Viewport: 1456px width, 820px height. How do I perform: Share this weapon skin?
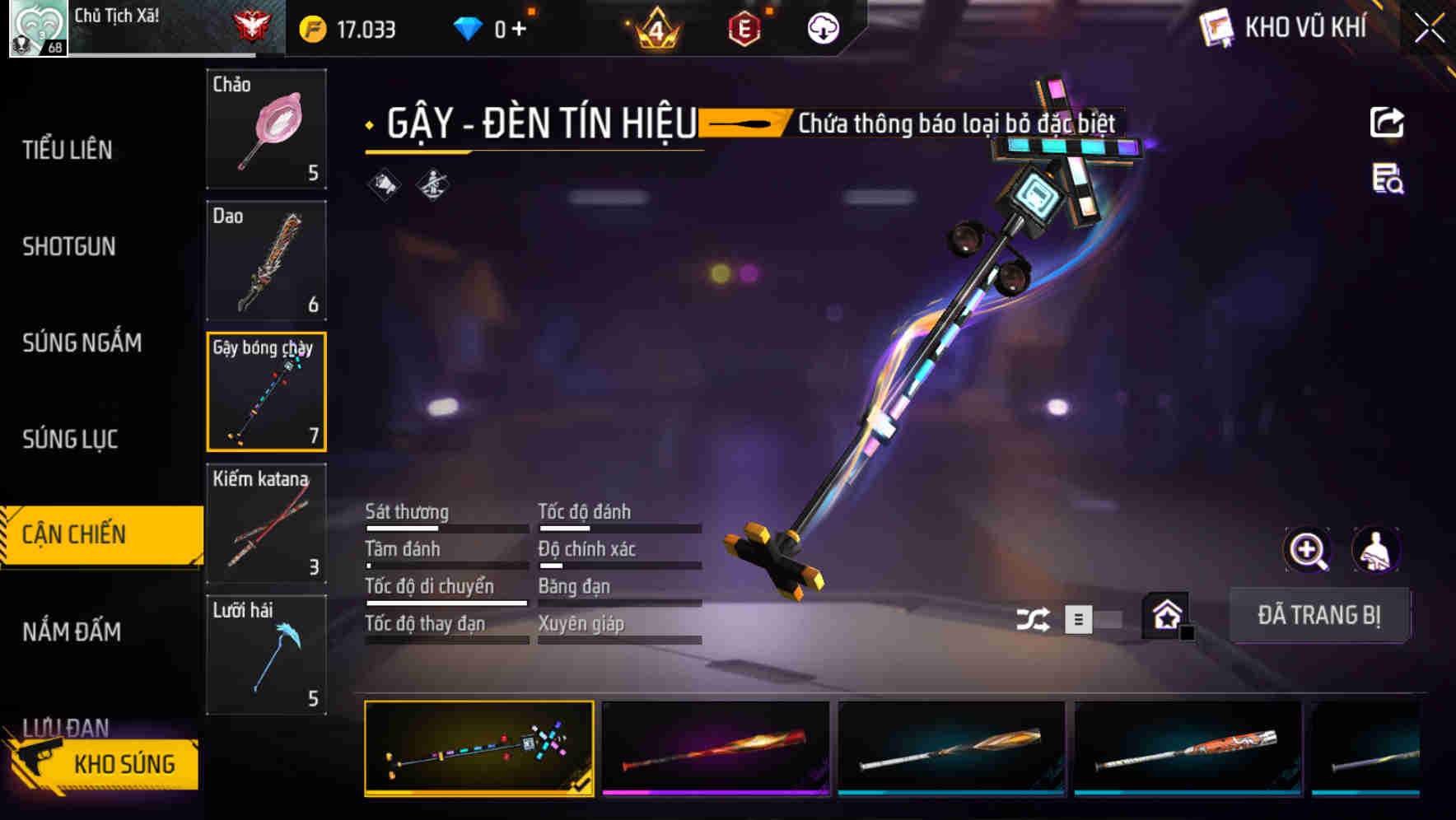[x=1387, y=123]
